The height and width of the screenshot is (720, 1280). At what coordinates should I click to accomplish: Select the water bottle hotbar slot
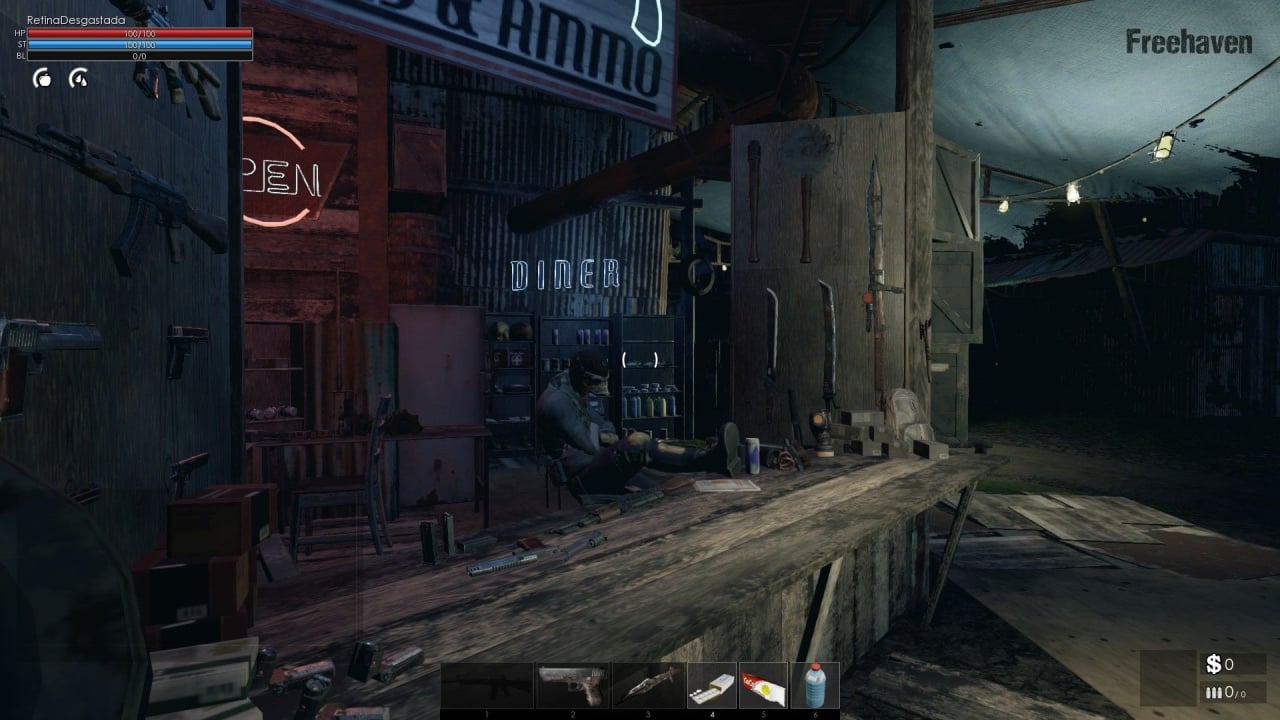pos(815,686)
